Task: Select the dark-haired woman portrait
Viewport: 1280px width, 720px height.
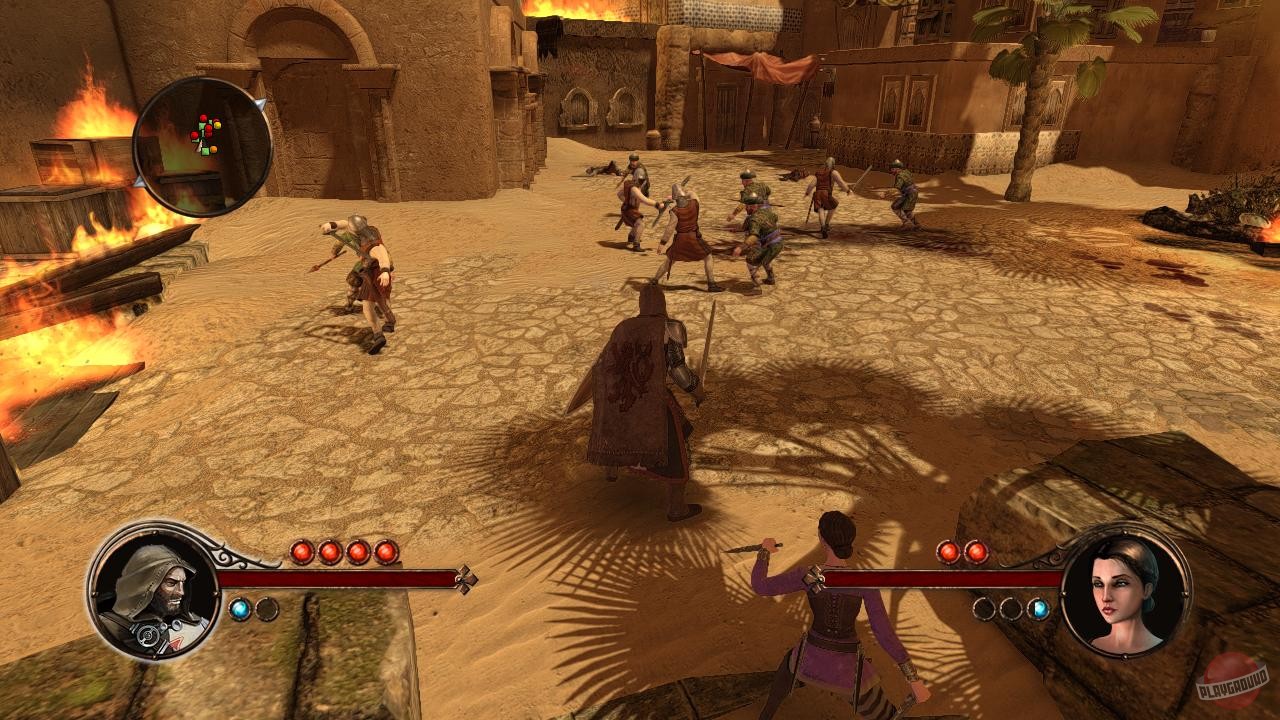Action: click(1124, 590)
